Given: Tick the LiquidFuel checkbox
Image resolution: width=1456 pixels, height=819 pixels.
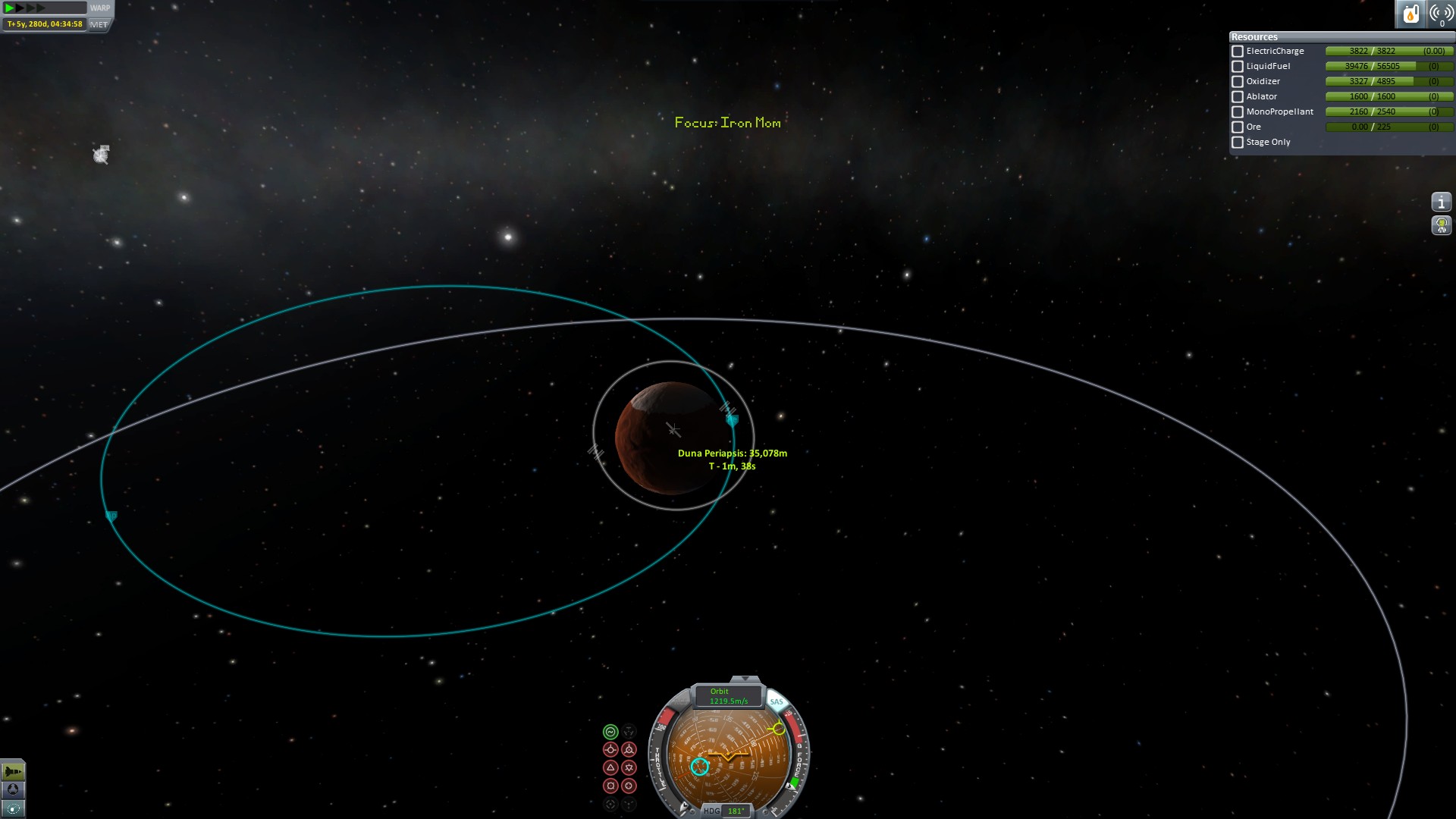Looking at the screenshot, I should coord(1238,67).
